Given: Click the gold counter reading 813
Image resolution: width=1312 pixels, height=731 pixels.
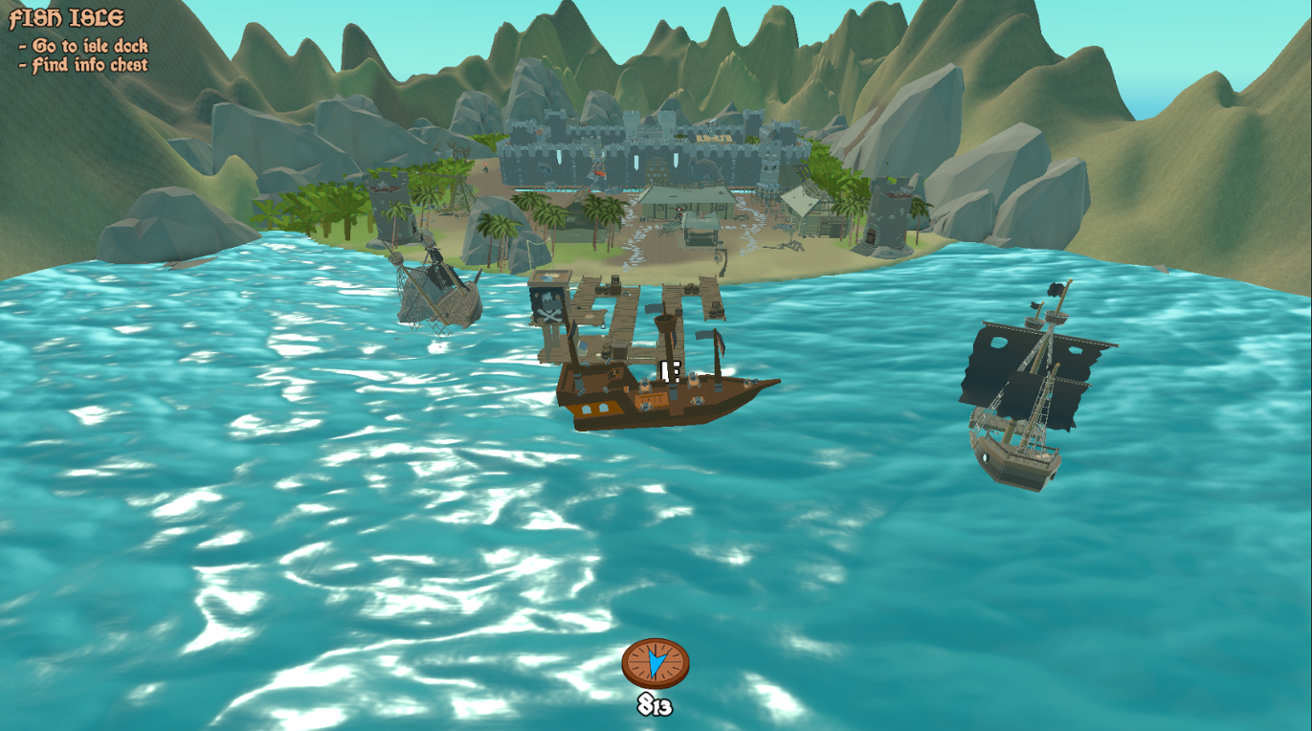Looking at the screenshot, I should (656, 705).
